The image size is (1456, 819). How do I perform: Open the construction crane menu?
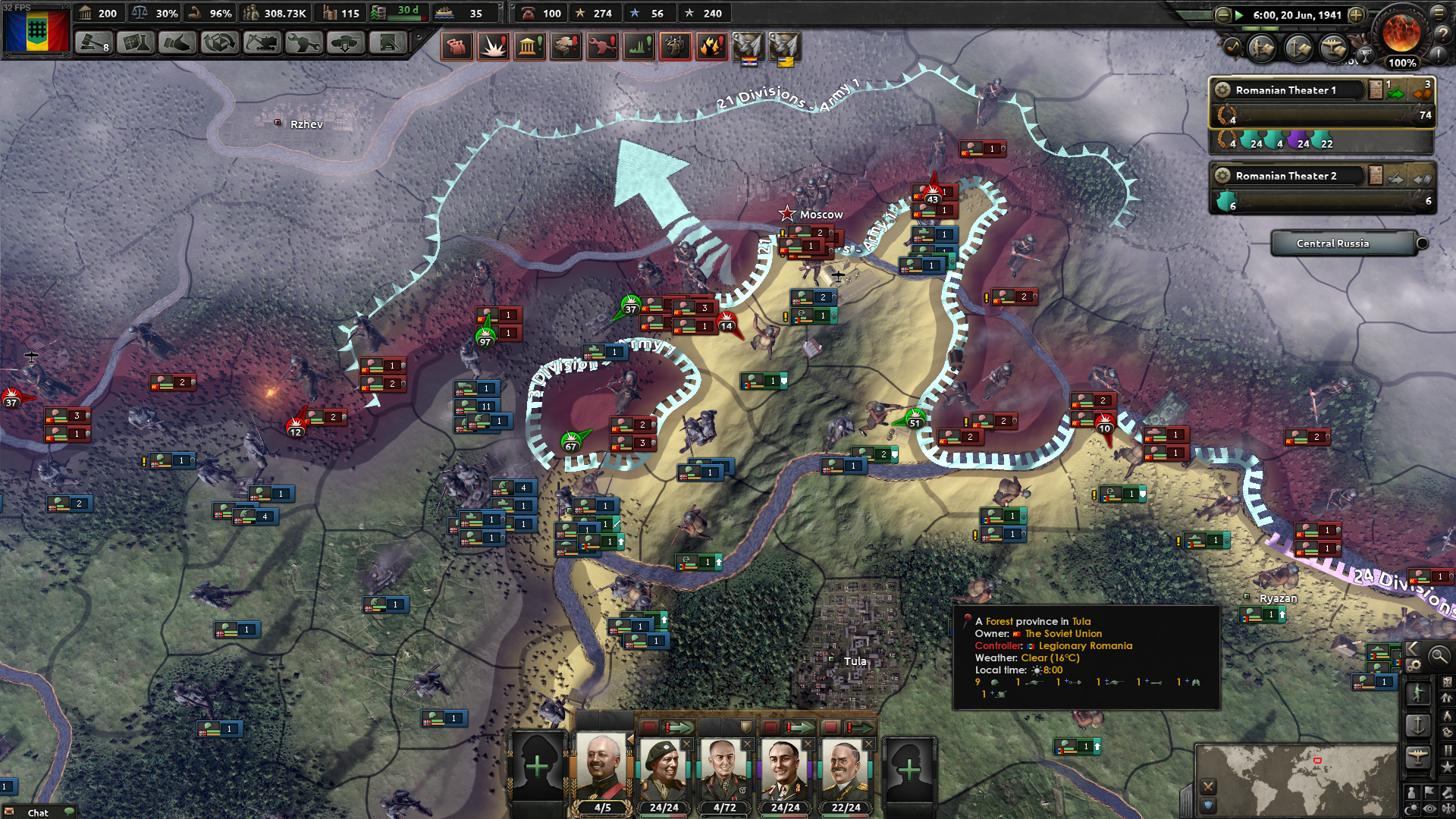[262, 43]
